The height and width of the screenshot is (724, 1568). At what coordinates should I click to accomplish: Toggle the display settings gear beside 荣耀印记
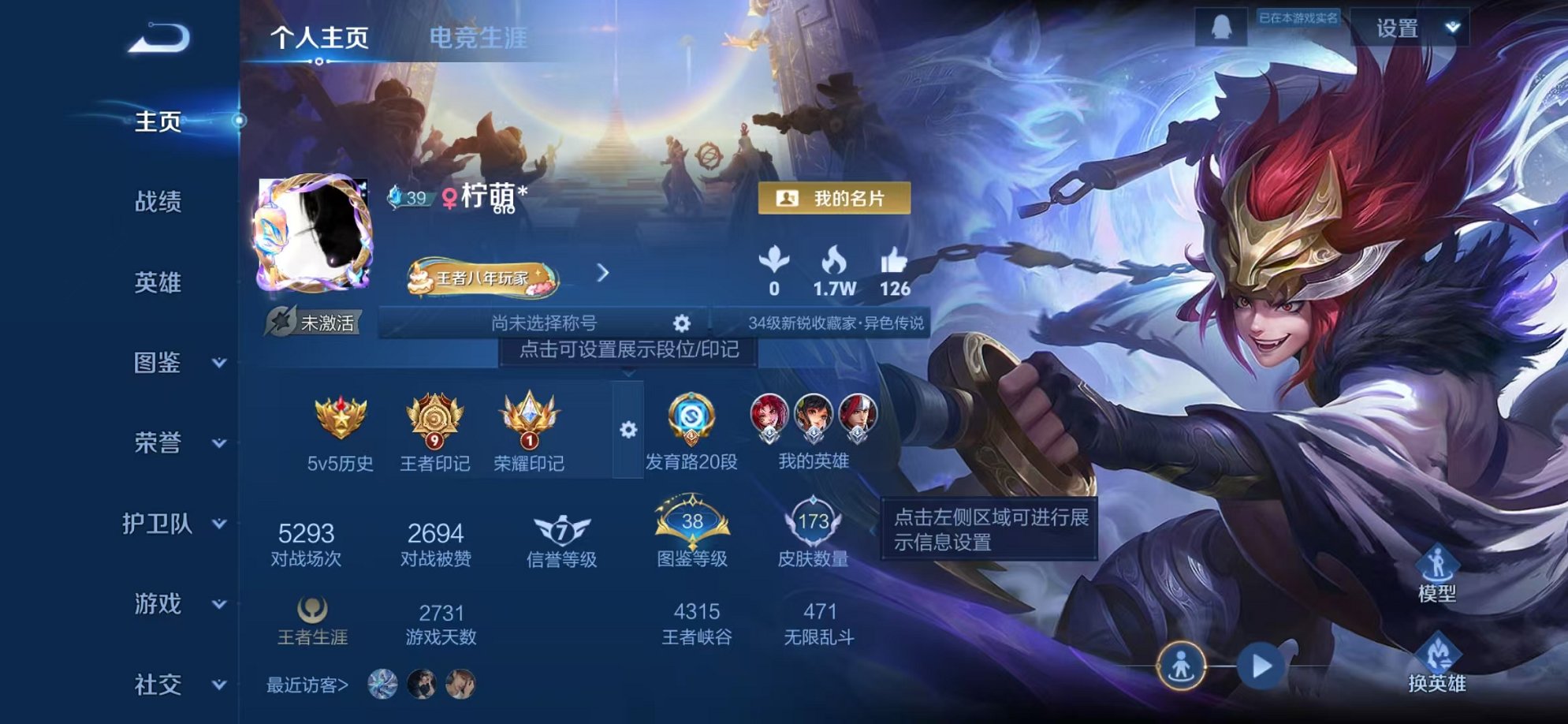tap(628, 428)
